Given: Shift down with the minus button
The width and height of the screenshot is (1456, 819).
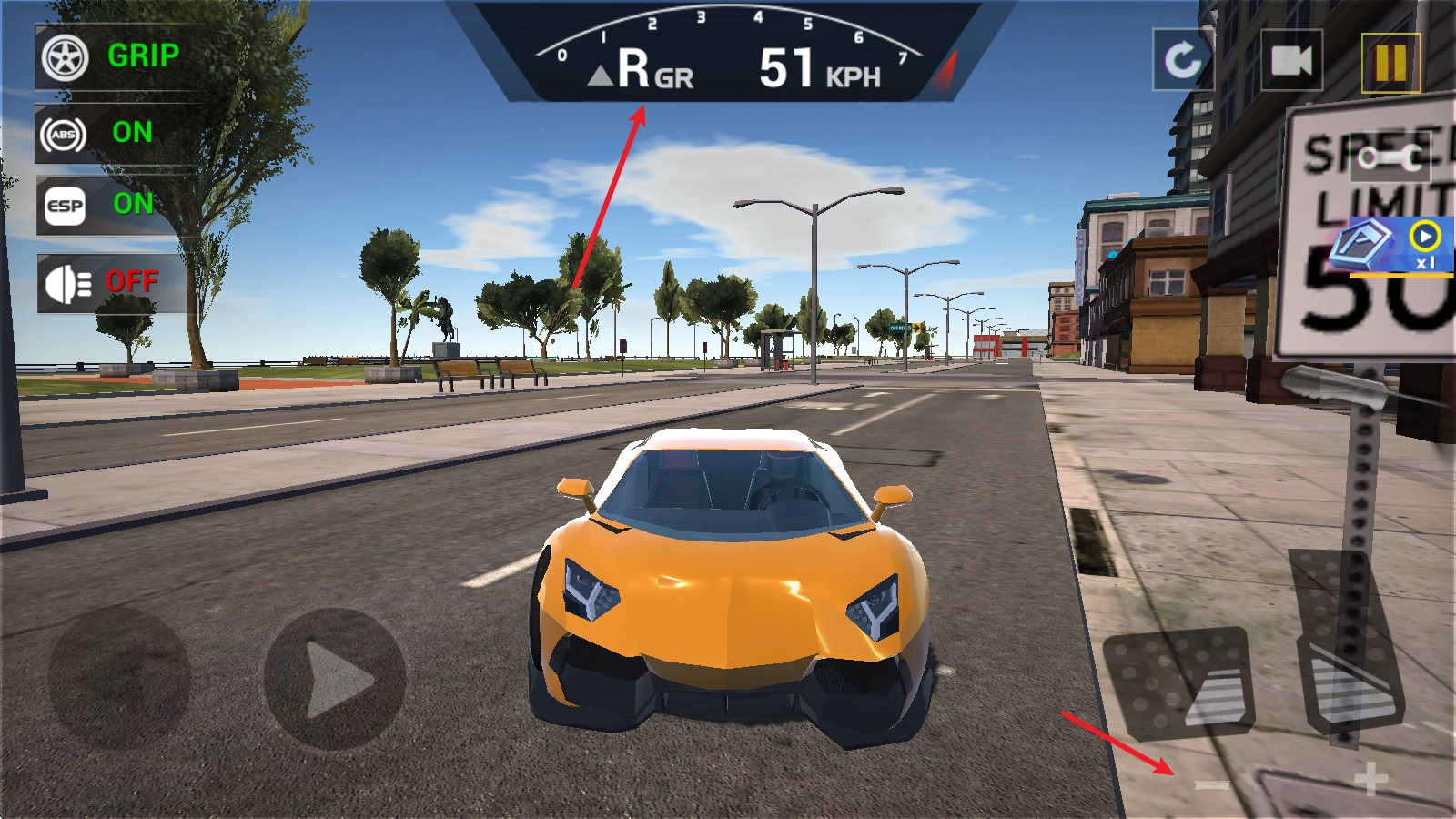Looking at the screenshot, I should coord(1212,784).
